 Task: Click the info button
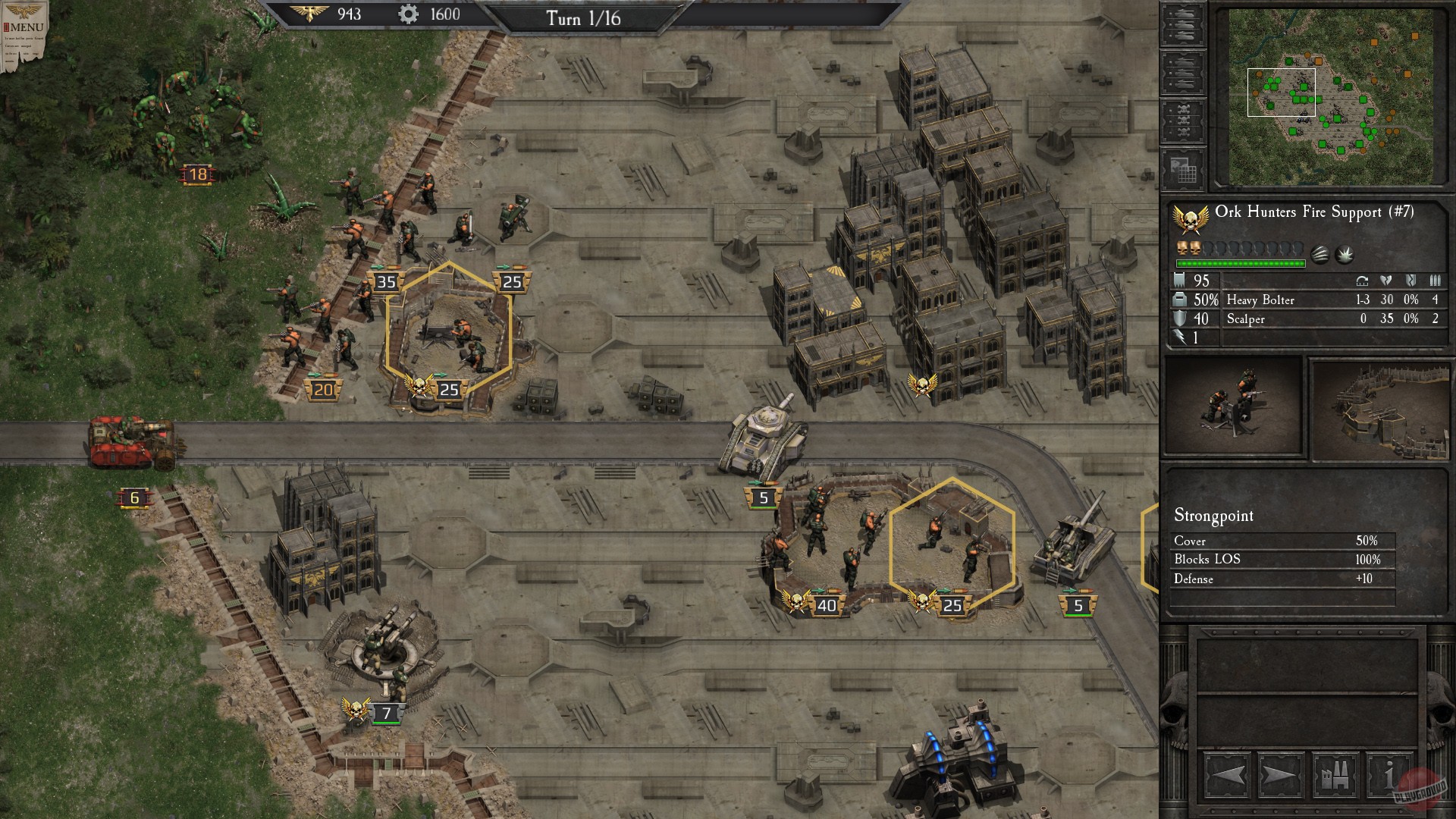pyautogui.click(x=1389, y=775)
